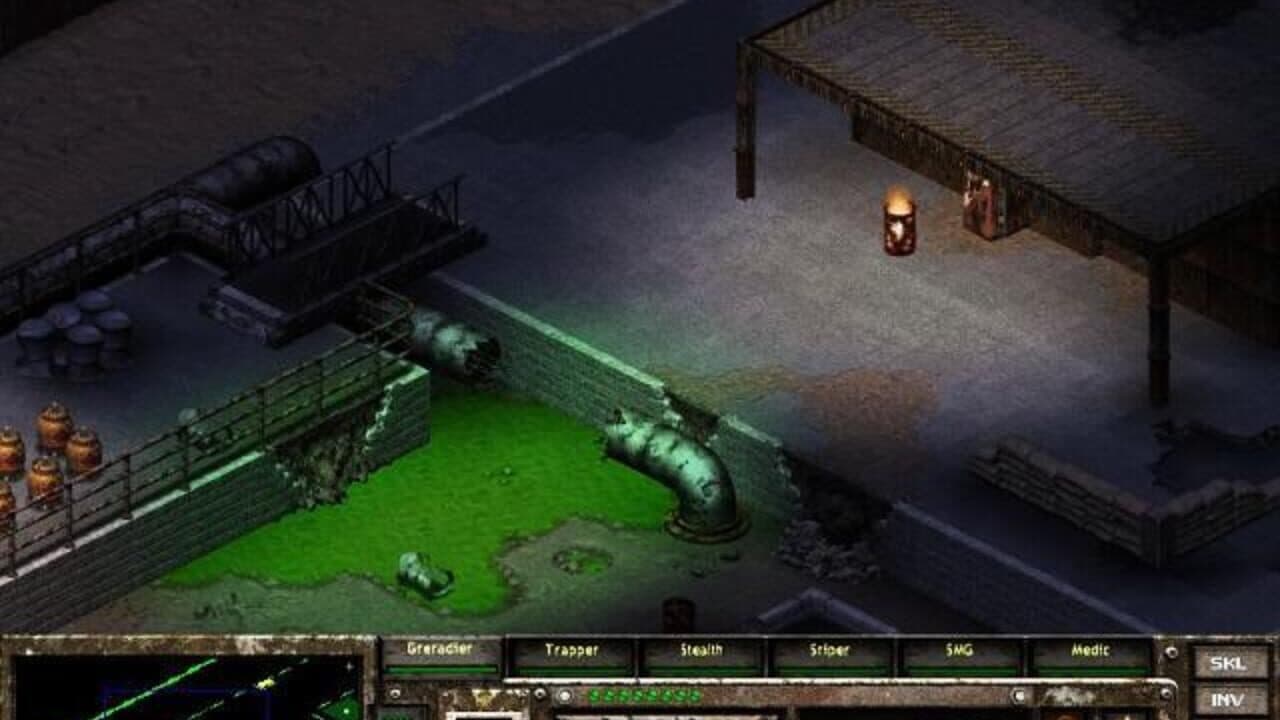Click the vending machine under the canopy
Screen dimensions: 1280x720
(980, 205)
